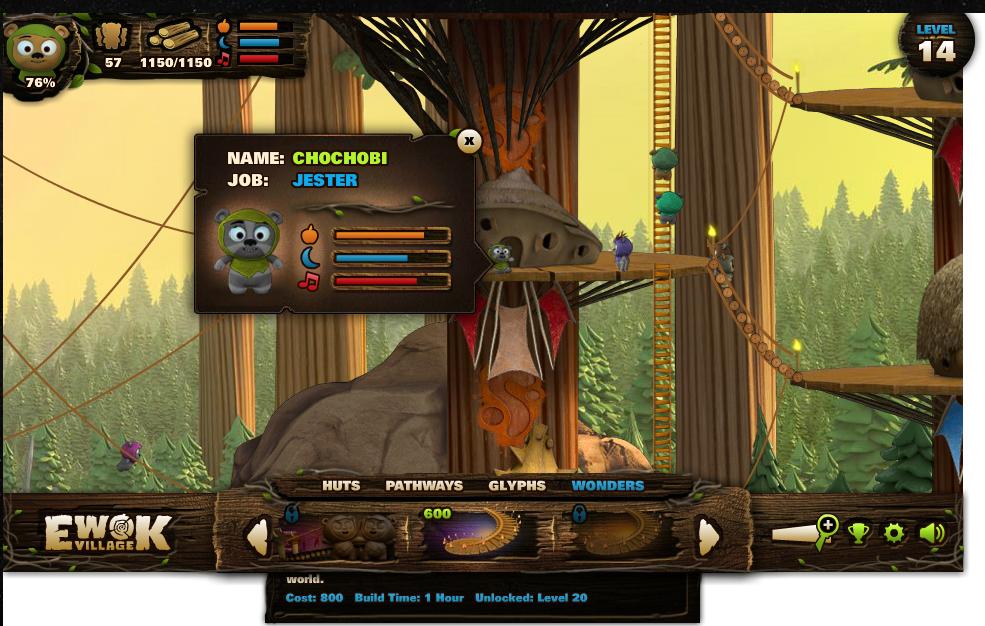Select the Glyphs tab

coord(517,486)
